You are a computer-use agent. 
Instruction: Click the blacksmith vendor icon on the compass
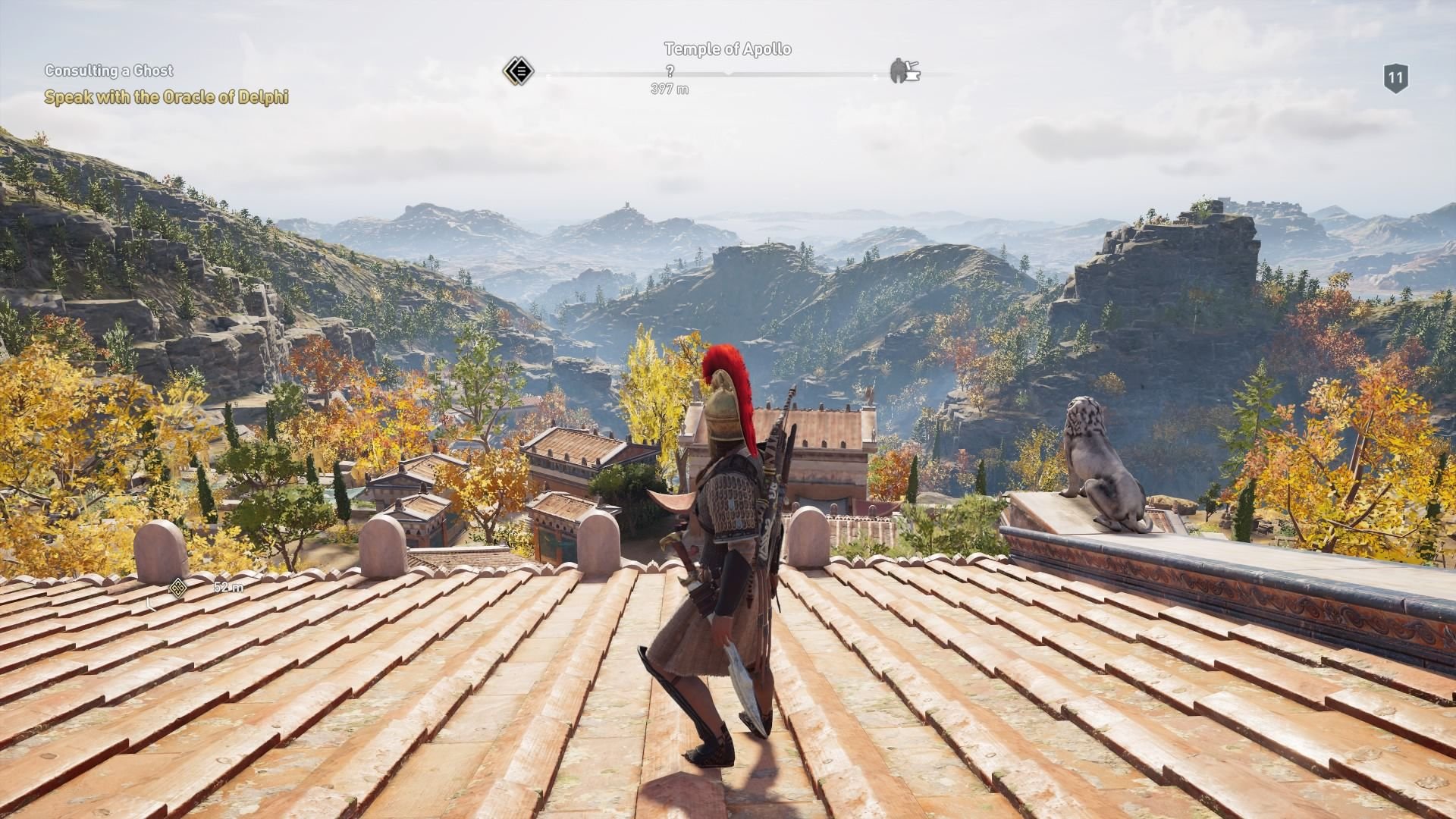click(907, 71)
